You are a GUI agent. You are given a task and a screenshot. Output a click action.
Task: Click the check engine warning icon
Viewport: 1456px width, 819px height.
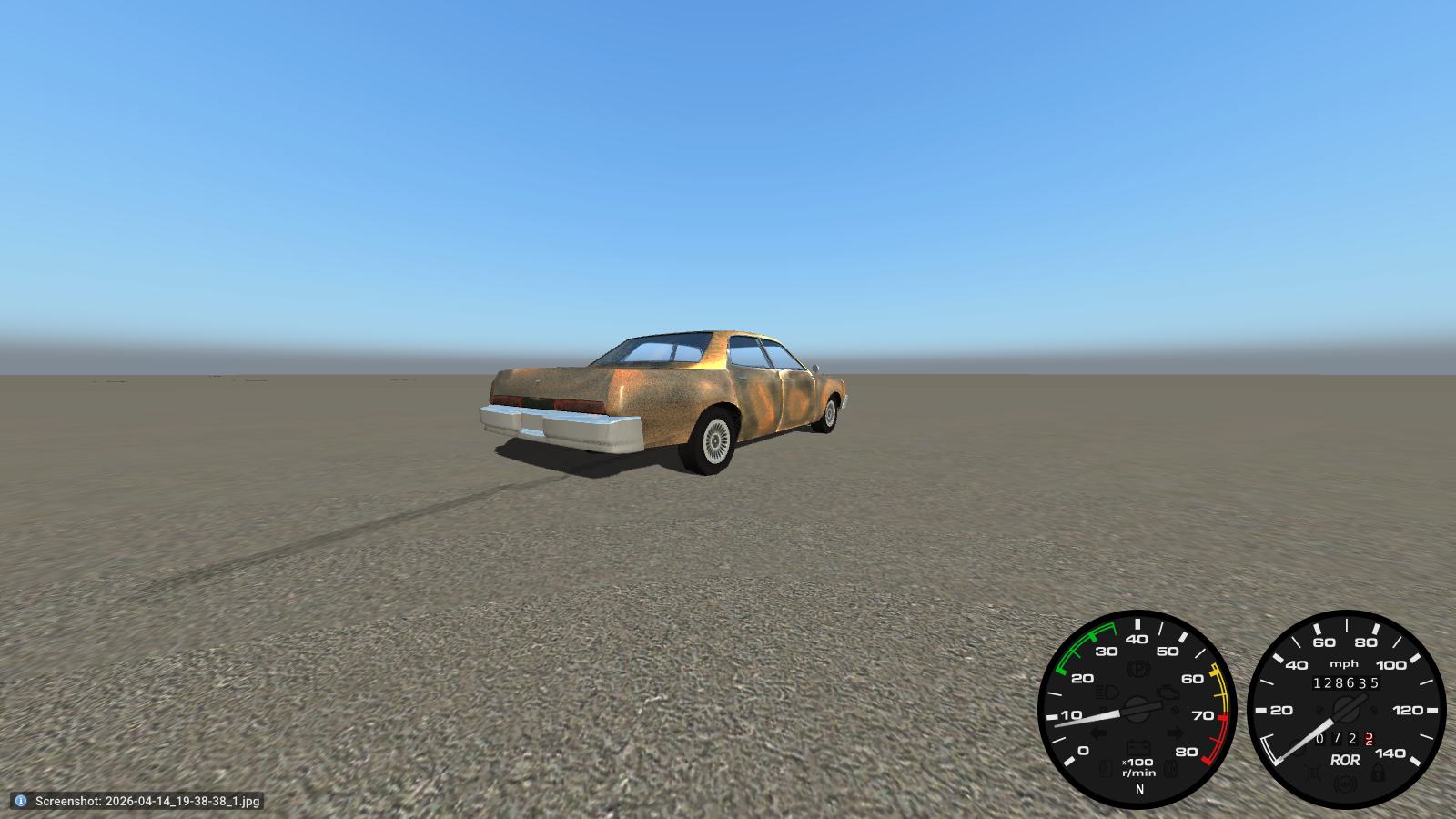pyautogui.click(x=1168, y=693)
